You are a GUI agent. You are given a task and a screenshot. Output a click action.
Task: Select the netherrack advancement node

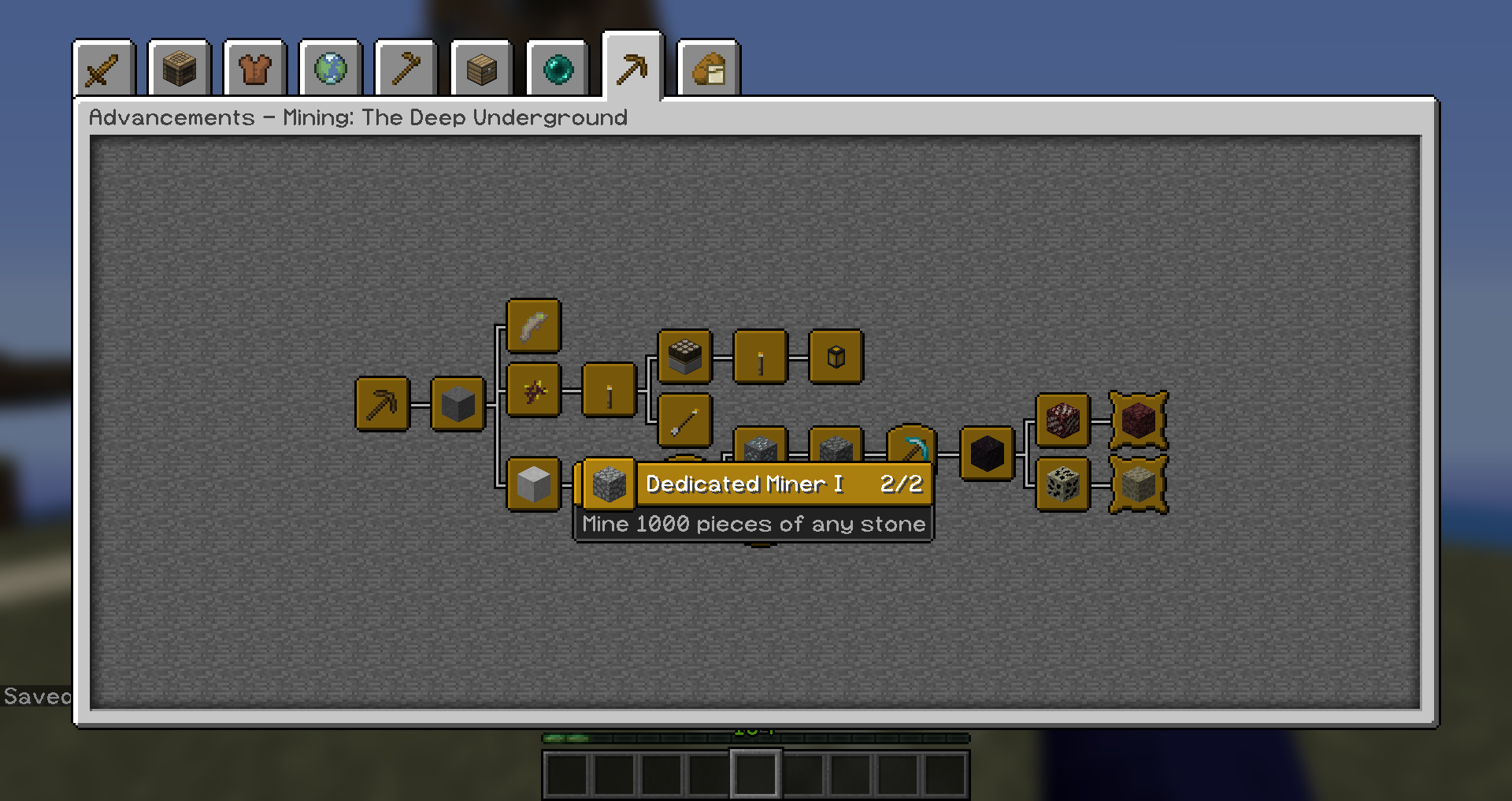(1062, 420)
